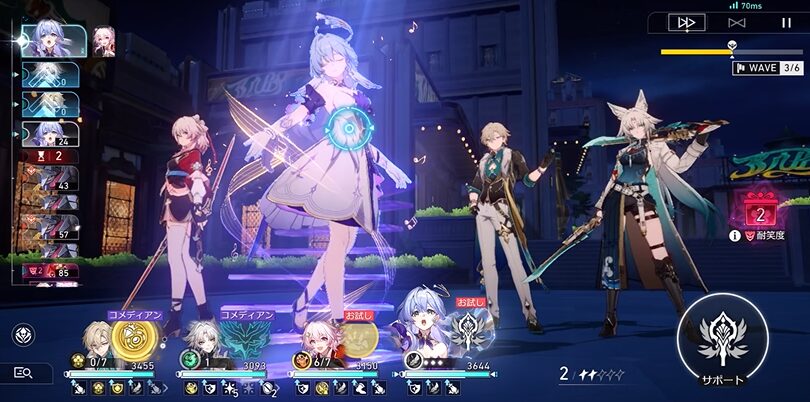Select the blue-haired character portrait with 3644 HP
This screenshot has height=402, width=810.
(x=420, y=337)
